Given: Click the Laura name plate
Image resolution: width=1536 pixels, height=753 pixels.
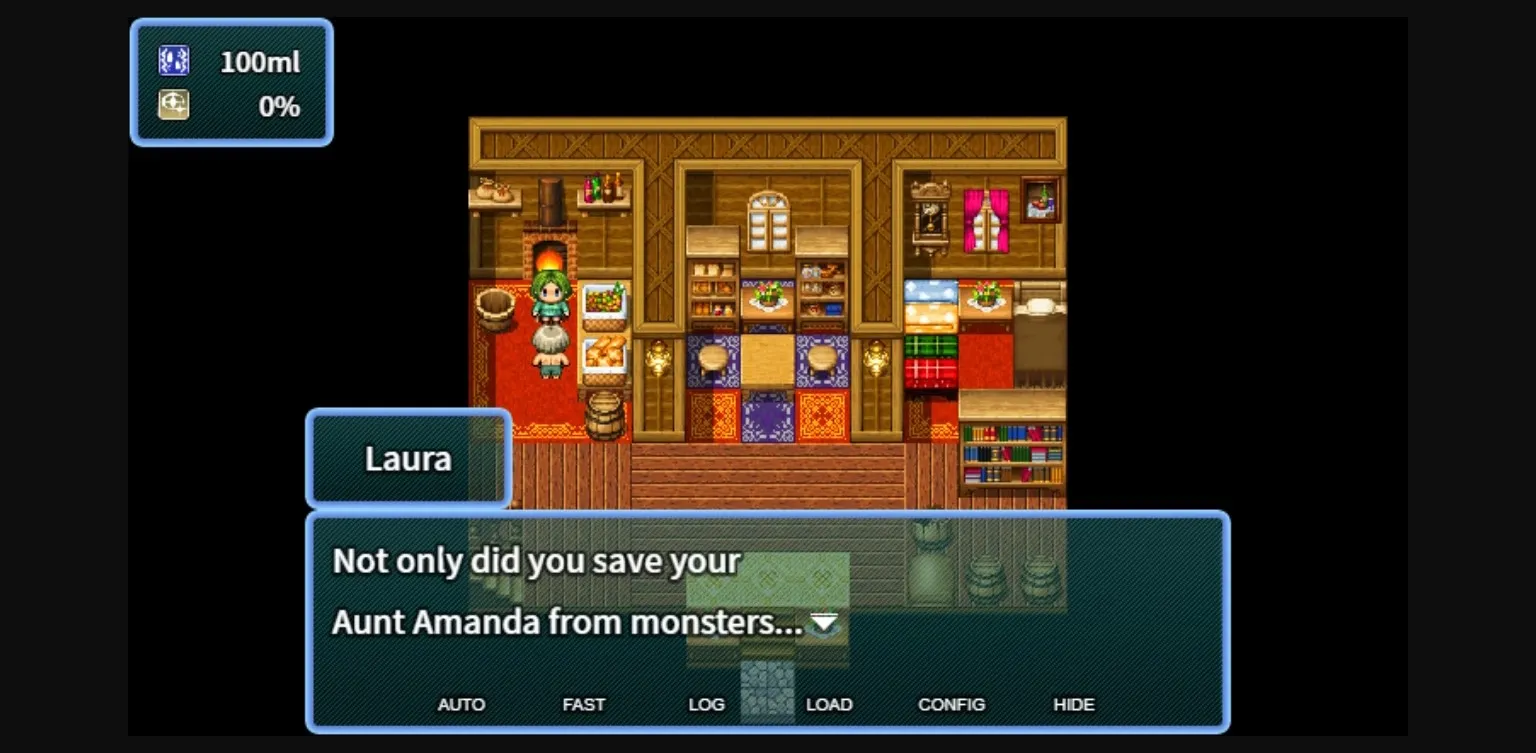Looking at the screenshot, I should 409,458.
